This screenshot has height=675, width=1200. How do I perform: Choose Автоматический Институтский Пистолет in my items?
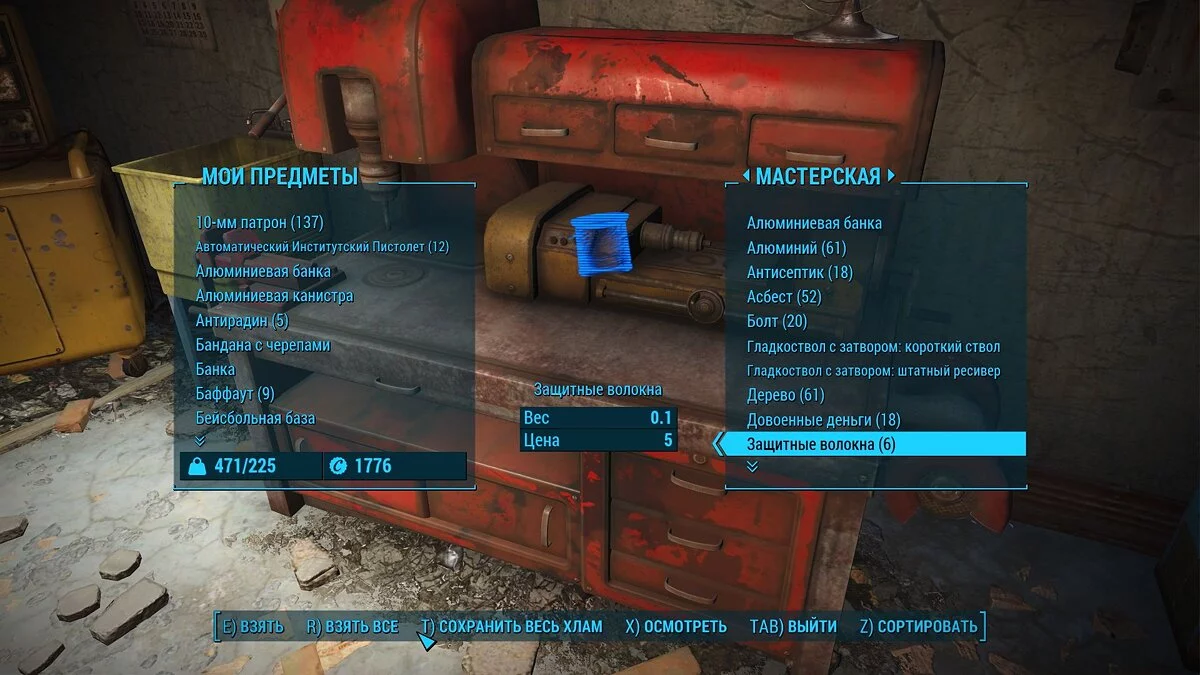pyautogui.click(x=322, y=247)
